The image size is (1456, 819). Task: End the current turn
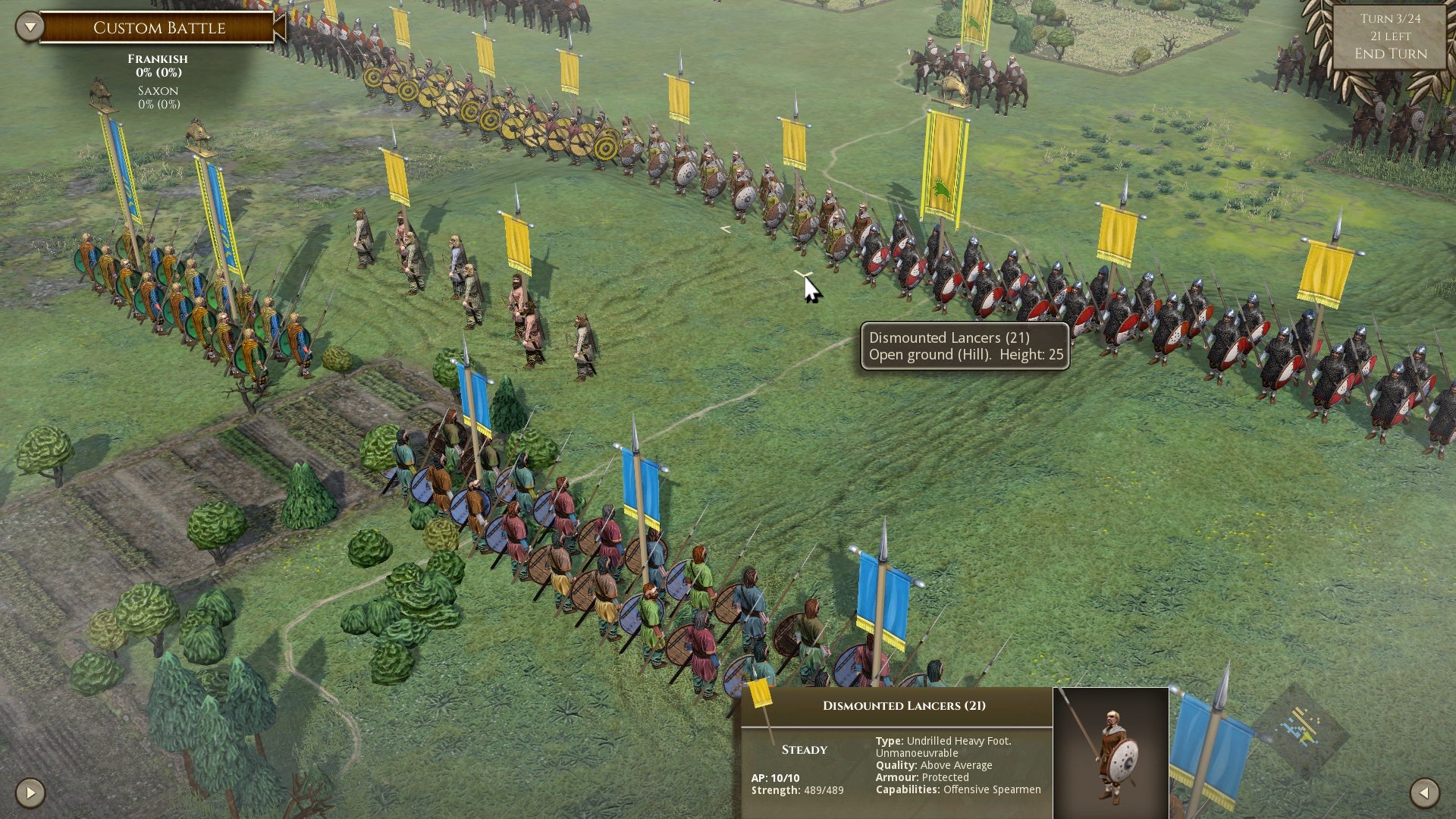pyautogui.click(x=1390, y=54)
